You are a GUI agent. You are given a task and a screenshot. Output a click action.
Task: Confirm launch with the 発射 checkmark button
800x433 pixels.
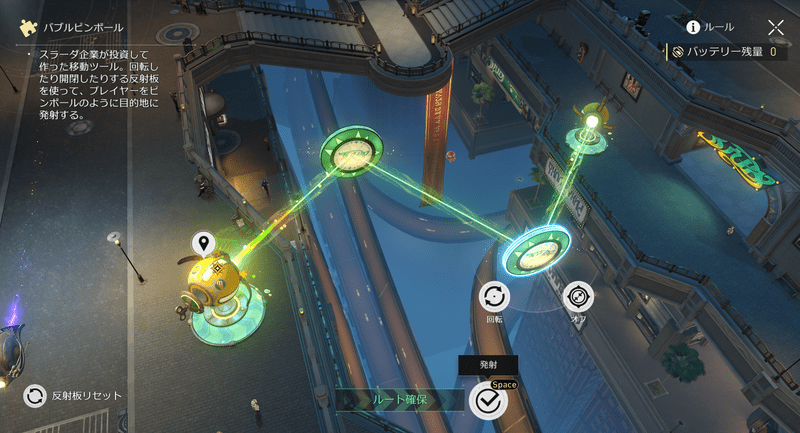[x=488, y=400]
